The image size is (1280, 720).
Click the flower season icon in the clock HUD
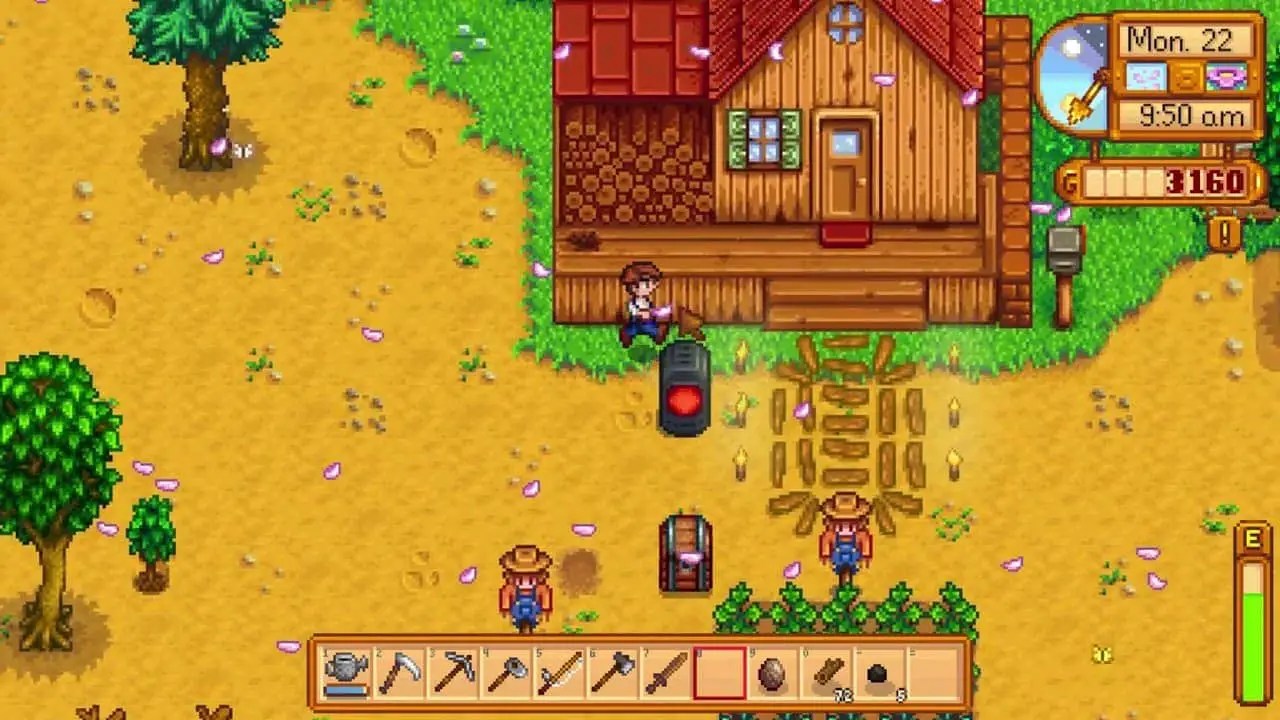pyautogui.click(x=1226, y=77)
